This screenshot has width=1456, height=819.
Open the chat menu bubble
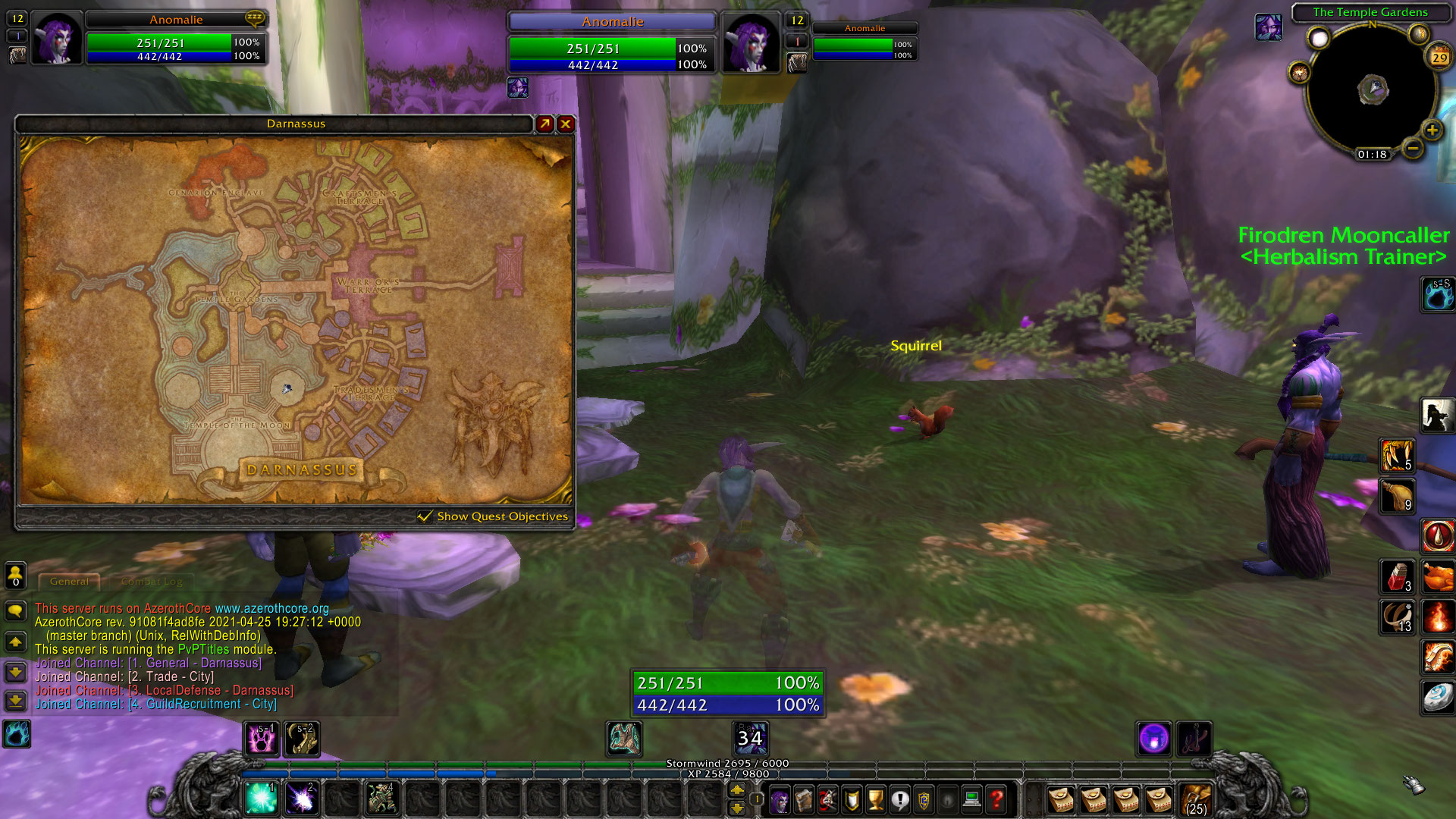(x=15, y=610)
